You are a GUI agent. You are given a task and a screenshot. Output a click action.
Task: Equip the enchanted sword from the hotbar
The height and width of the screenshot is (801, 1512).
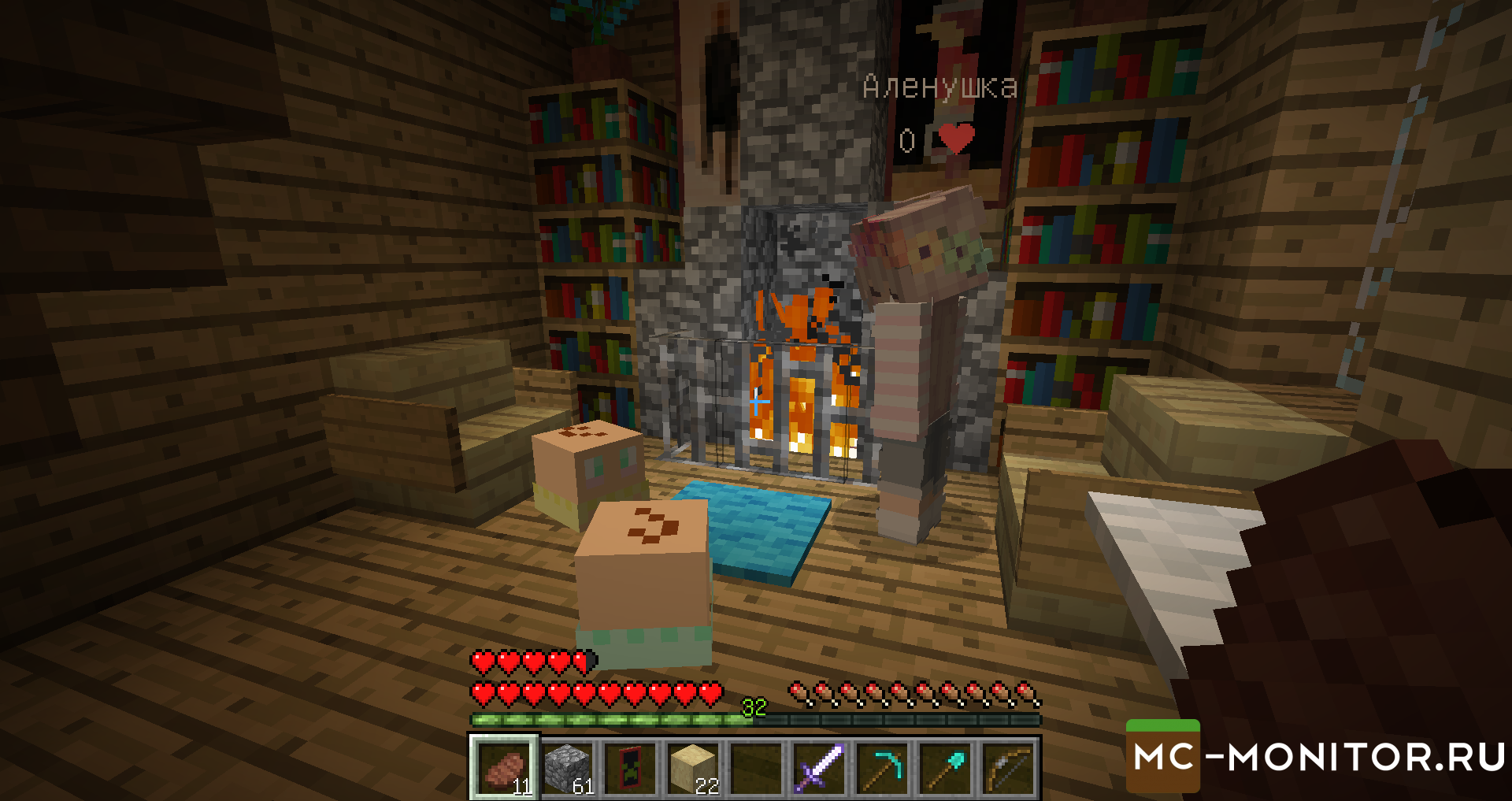820,767
